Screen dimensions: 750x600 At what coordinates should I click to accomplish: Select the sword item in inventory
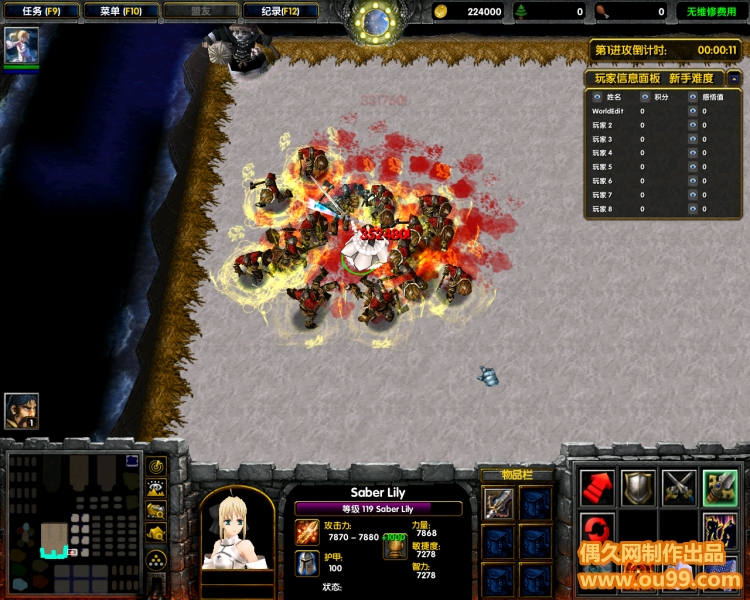coord(499,503)
